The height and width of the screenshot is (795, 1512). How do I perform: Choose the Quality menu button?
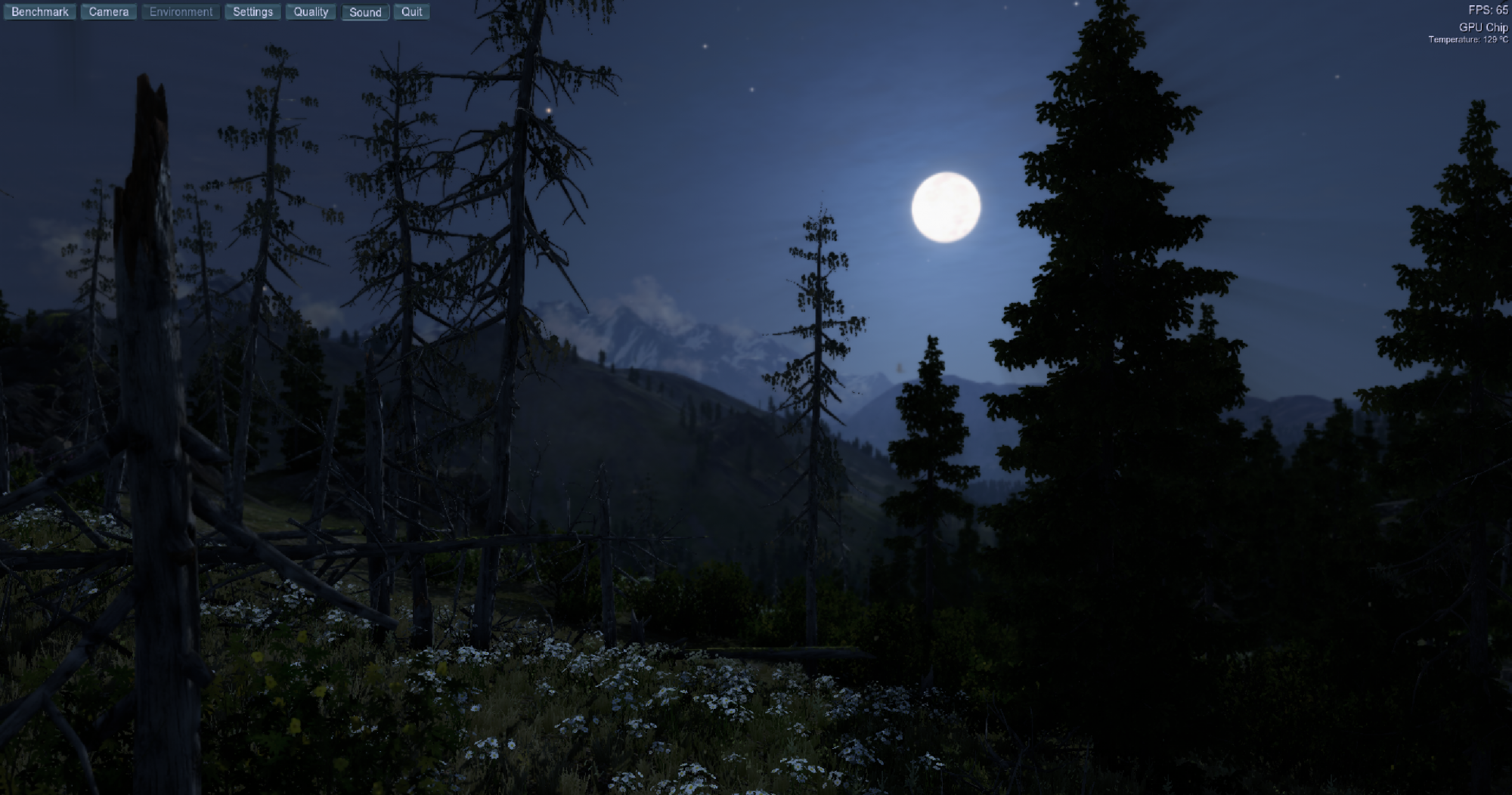(311, 12)
